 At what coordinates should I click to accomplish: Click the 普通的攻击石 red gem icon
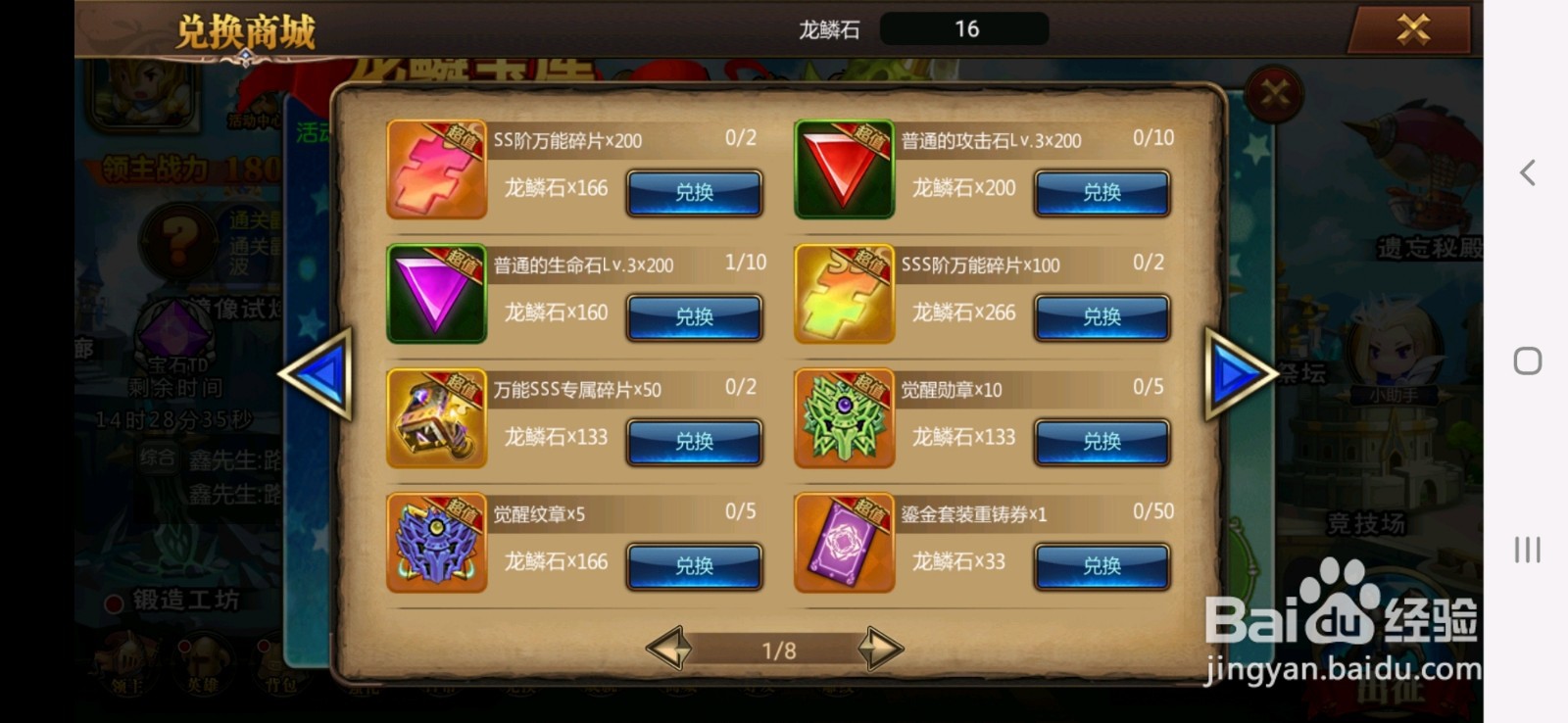click(845, 169)
